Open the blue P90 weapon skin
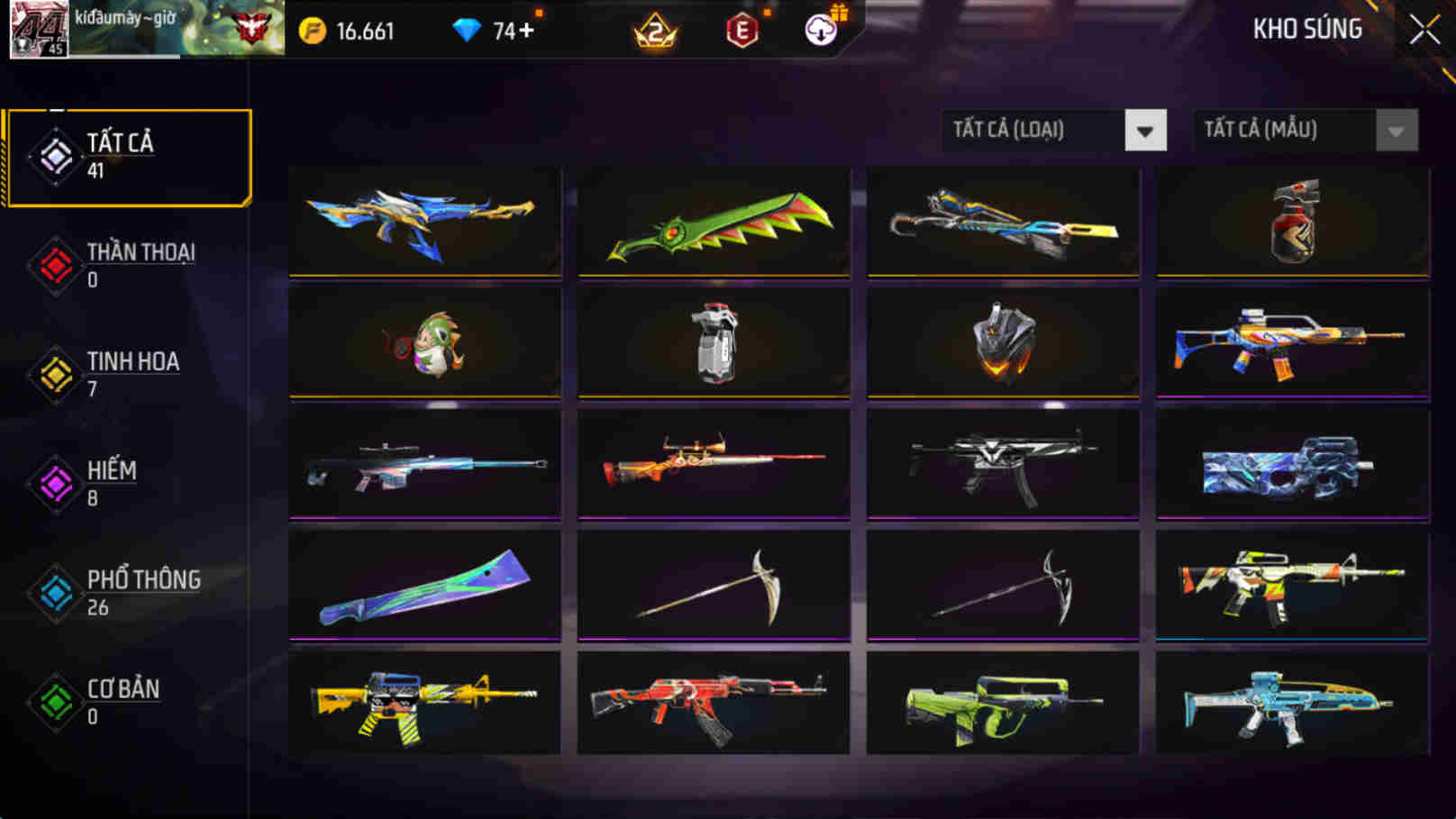The height and width of the screenshot is (819, 1456). coord(1290,465)
